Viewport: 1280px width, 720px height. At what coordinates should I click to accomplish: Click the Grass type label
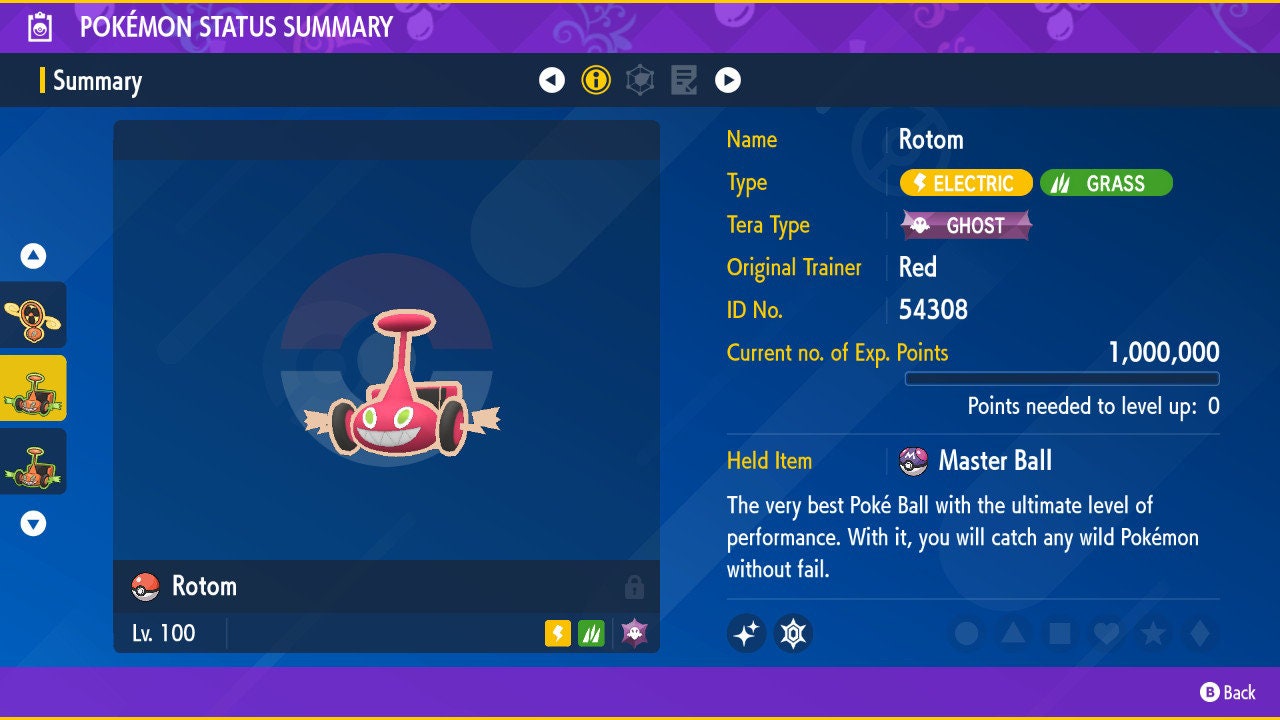click(1106, 183)
